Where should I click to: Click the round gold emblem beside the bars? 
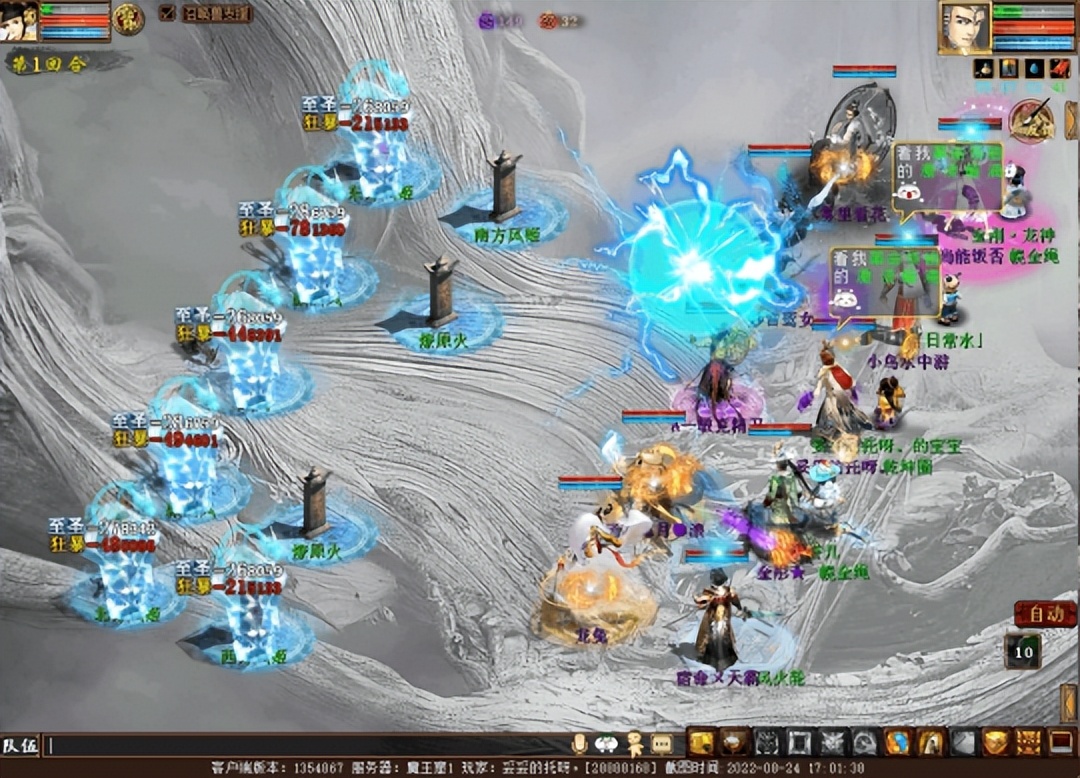pos(128,19)
